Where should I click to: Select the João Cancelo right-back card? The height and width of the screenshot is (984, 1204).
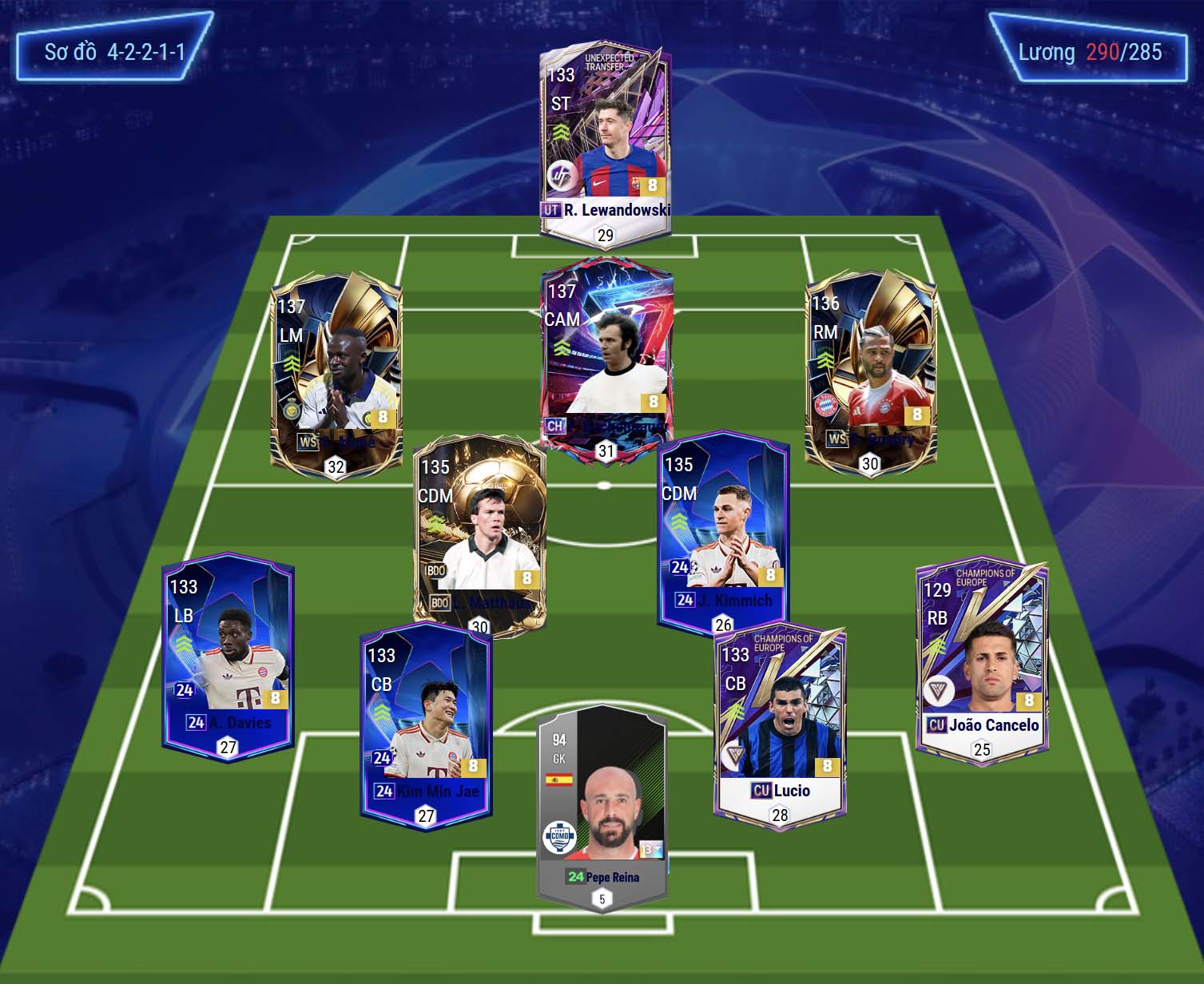click(x=981, y=659)
